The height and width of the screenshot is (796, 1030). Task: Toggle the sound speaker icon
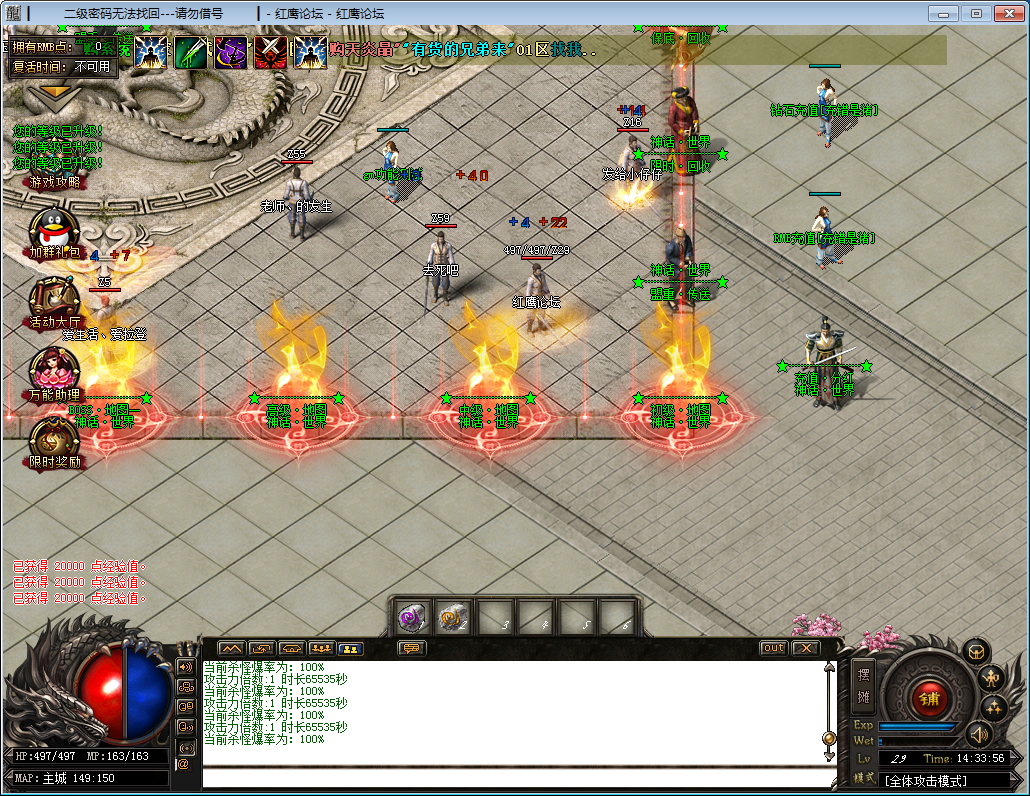979,735
